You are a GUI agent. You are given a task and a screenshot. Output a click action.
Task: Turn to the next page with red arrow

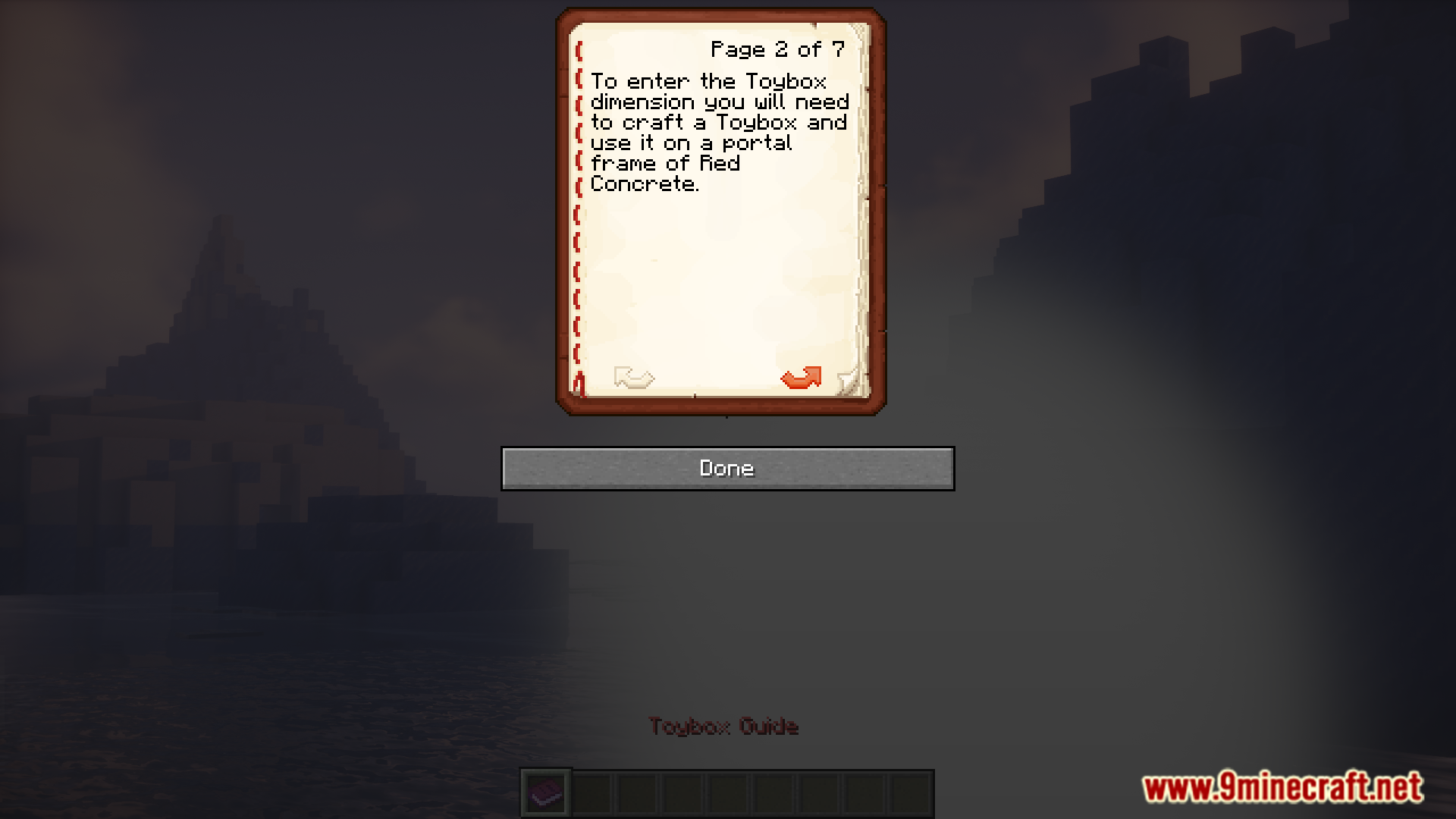pos(801,378)
